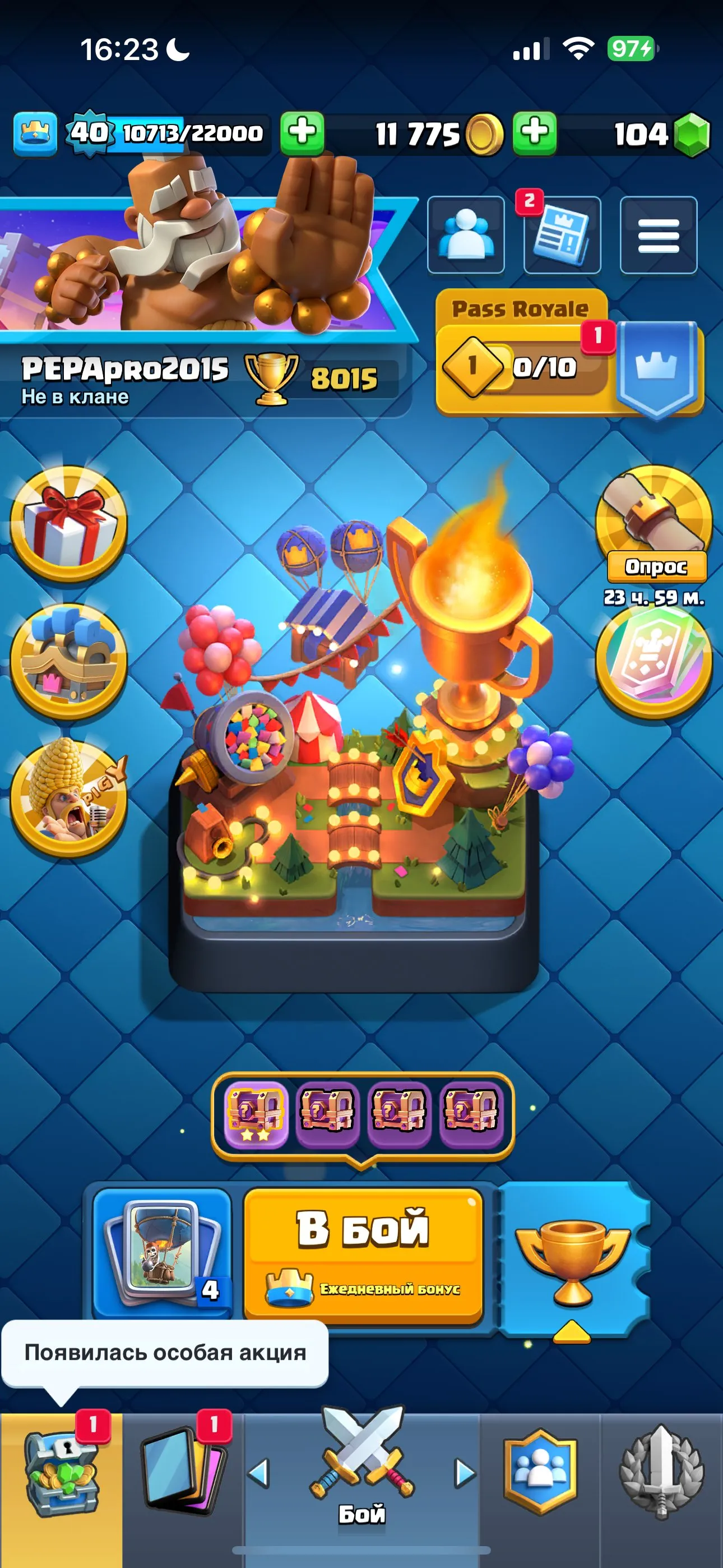
Task: Open the hamburger menu icon
Action: pyautogui.click(x=659, y=236)
